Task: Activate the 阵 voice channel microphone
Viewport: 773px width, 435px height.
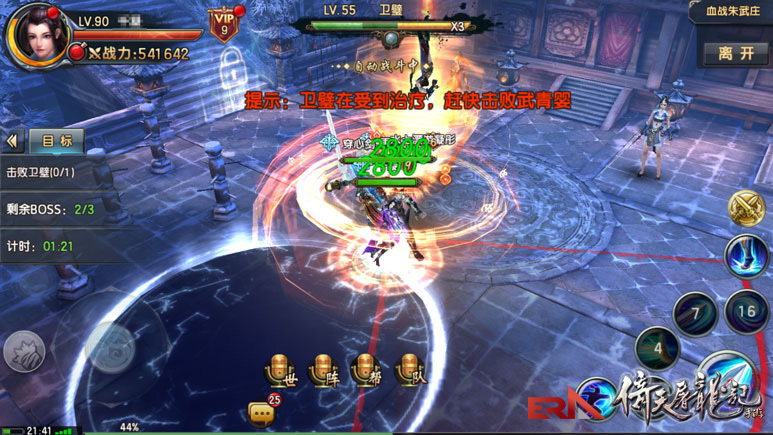Action: 322,370
